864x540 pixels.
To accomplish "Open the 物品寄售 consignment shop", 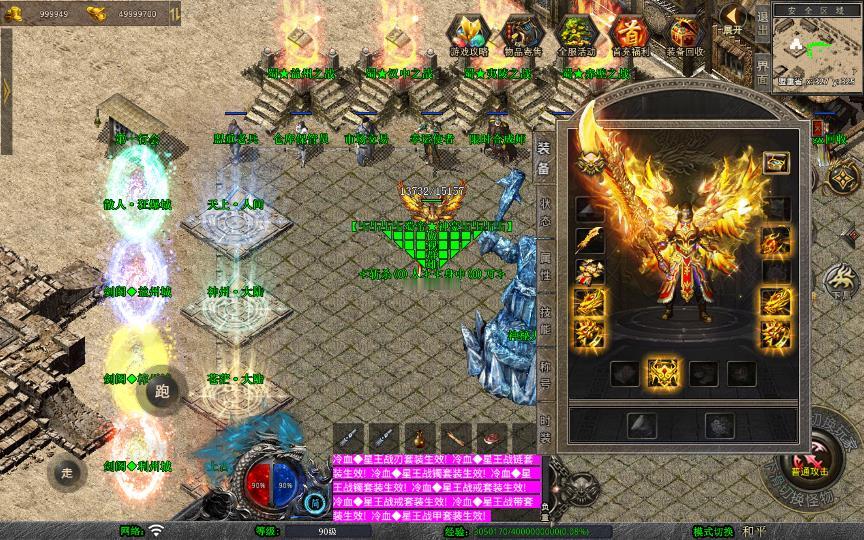I will (x=521, y=35).
